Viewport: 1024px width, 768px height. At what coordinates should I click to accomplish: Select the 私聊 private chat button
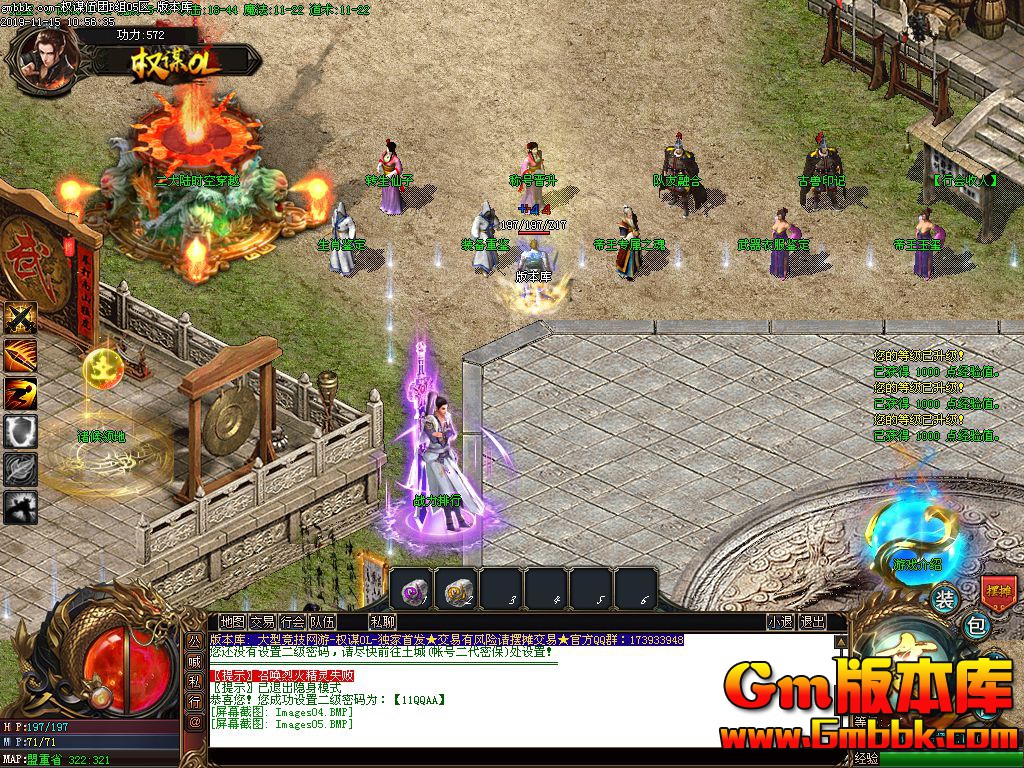pyautogui.click(x=381, y=621)
